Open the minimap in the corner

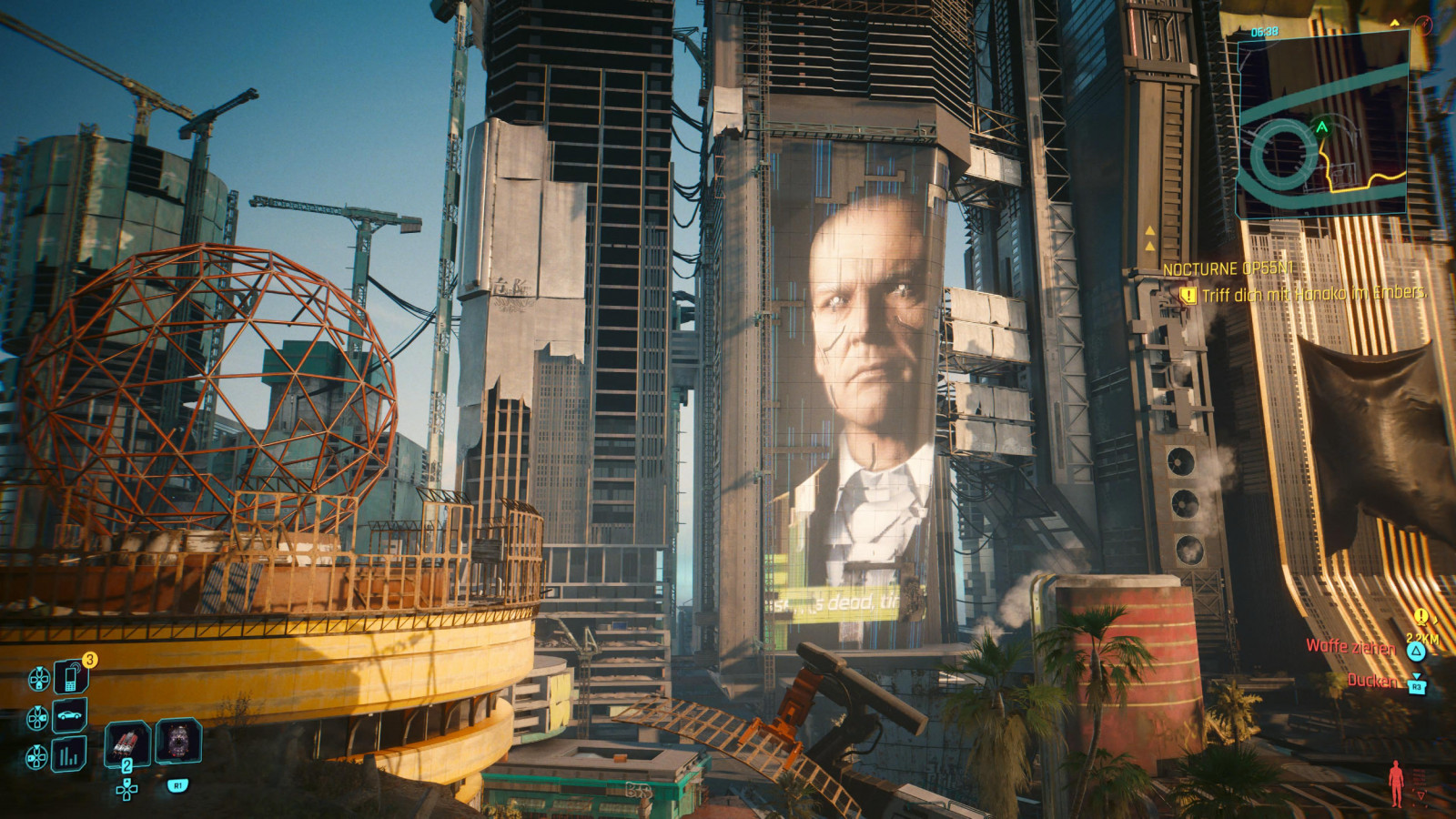(1322, 126)
